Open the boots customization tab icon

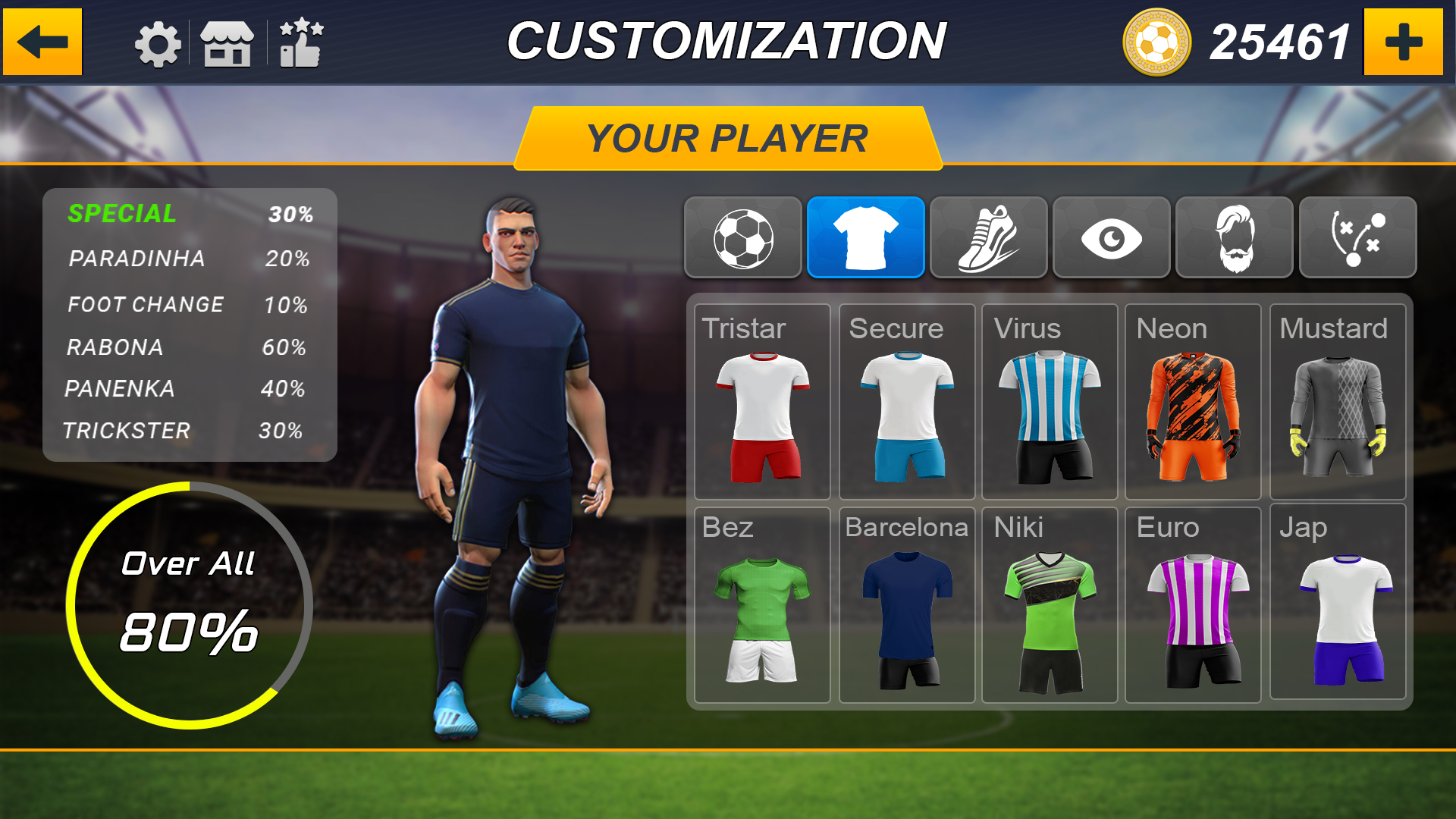tap(989, 237)
